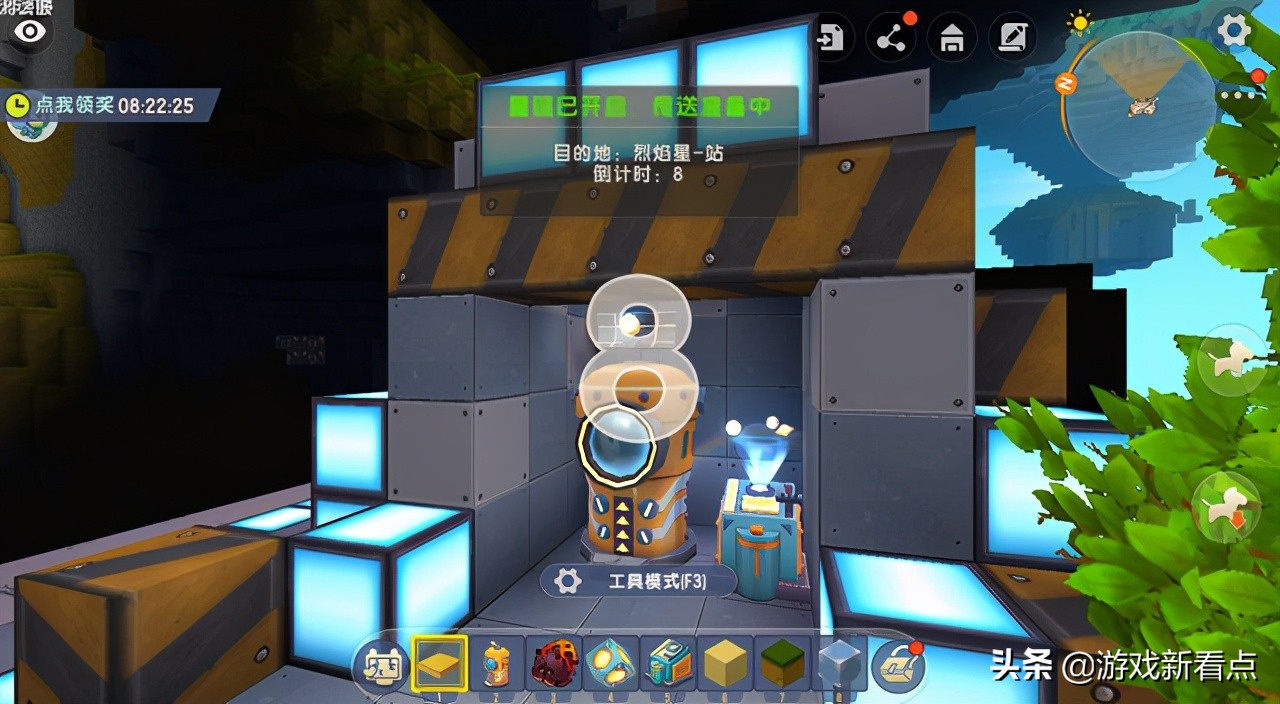Viewport: 1280px width, 704px height.
Task: Select the orange robot canister hotbar slot
Action: [x=497, y=664]
